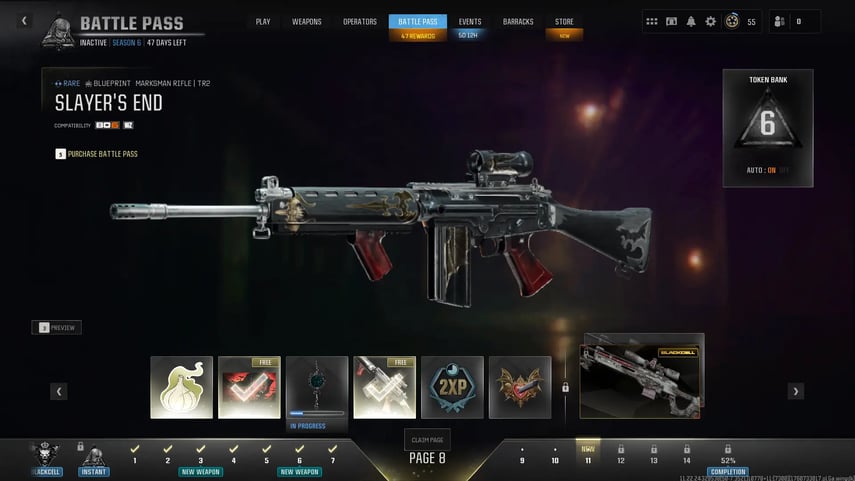Toggle Token Bank auto-spend
Screen dimensions: 855x481
(768, 170)
